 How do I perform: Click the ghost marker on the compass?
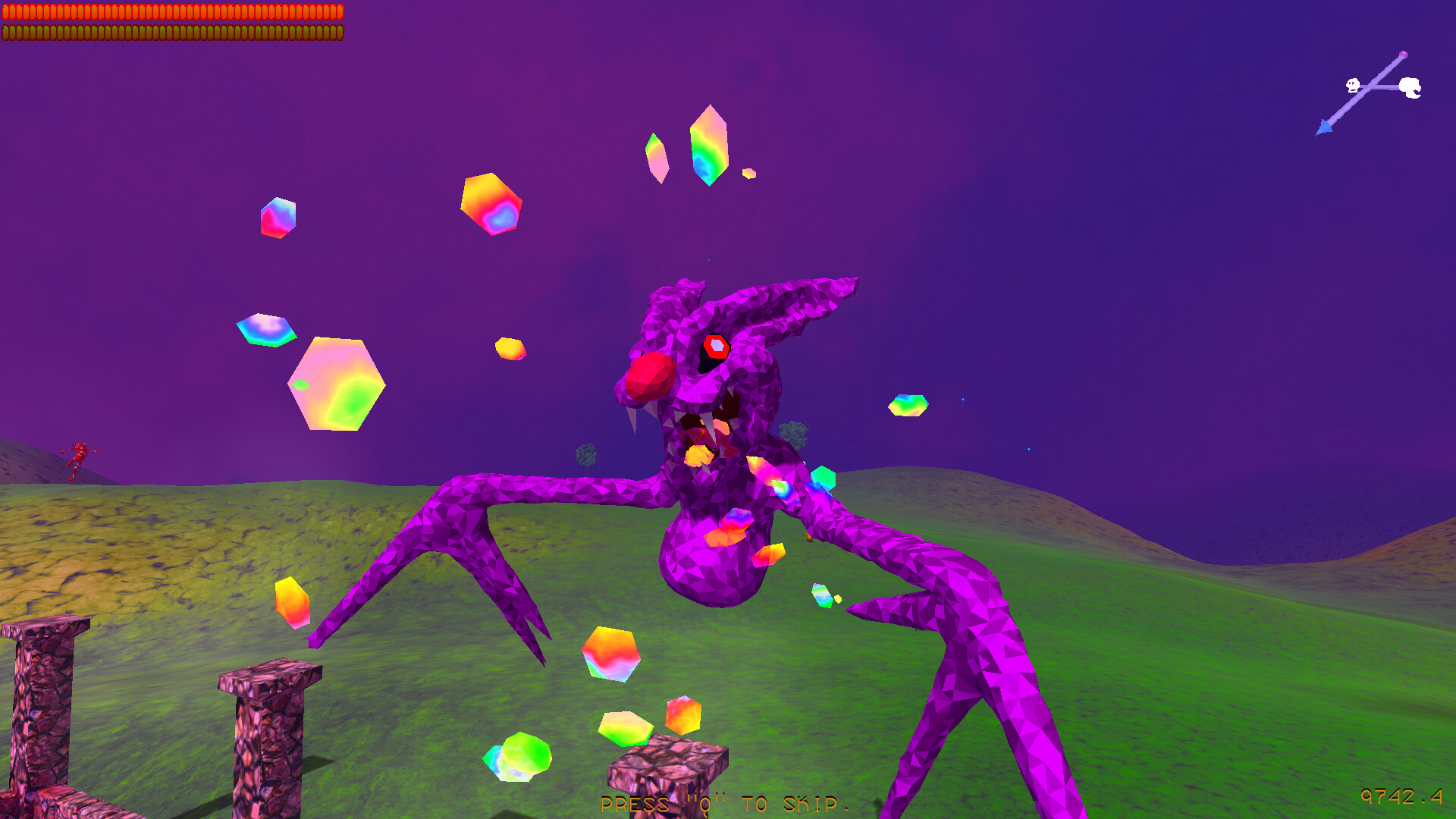pos(1410,86)
